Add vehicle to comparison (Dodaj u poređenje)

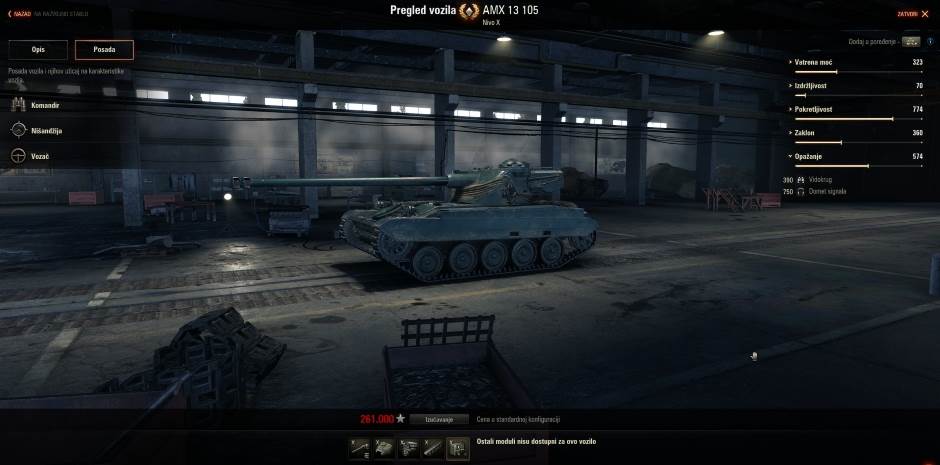click(x=910, y=42)
